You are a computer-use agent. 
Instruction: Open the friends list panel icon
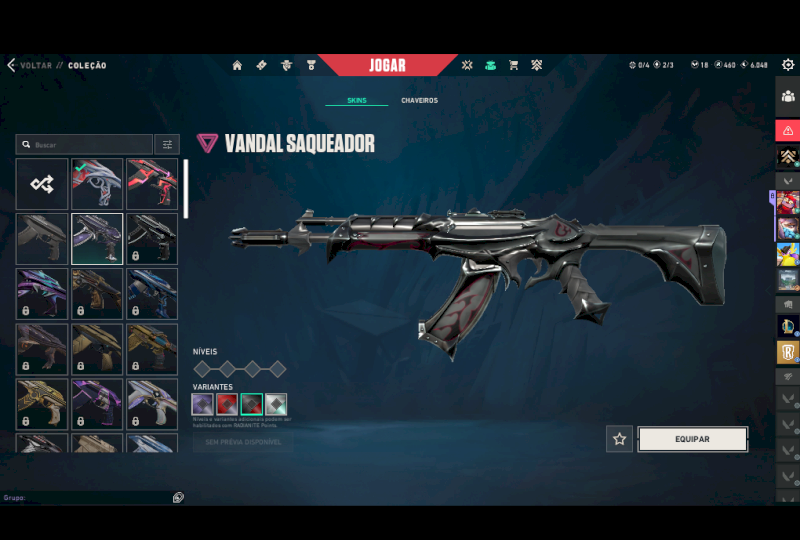coord(788,96)
